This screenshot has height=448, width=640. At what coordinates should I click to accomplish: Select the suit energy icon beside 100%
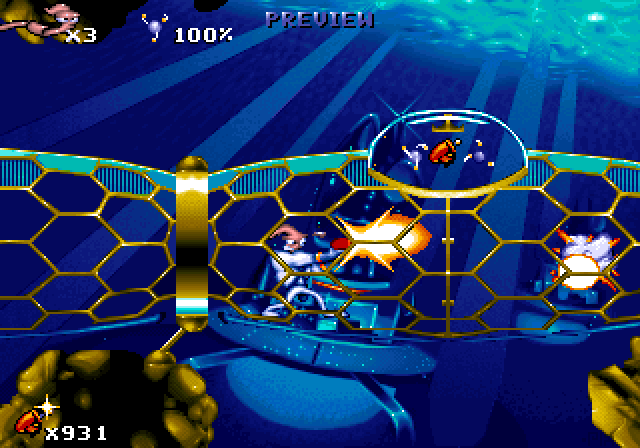(156, 28)
